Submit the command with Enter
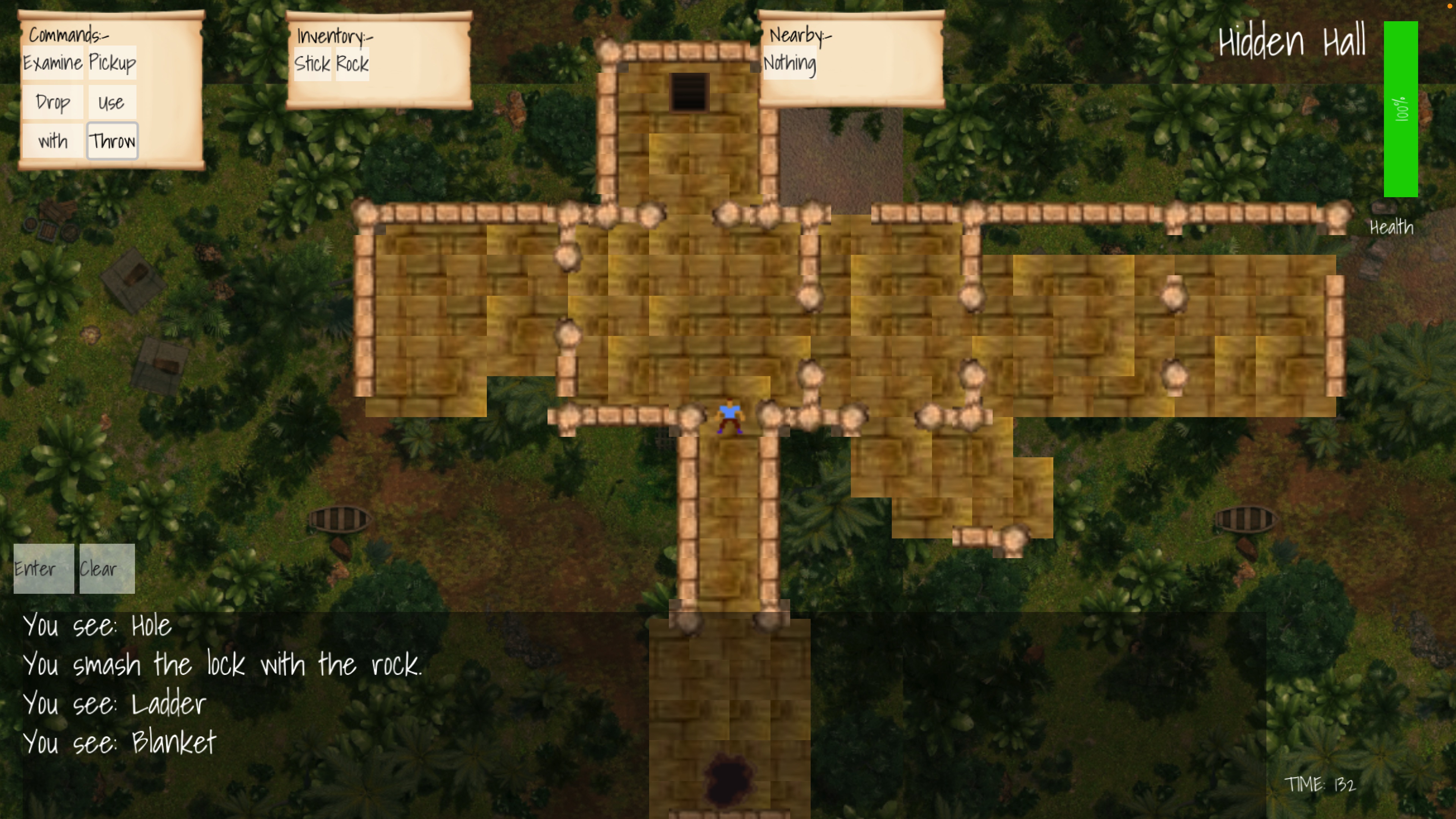The width and height of the screenshot is (1456, 819). coord(44,569)
